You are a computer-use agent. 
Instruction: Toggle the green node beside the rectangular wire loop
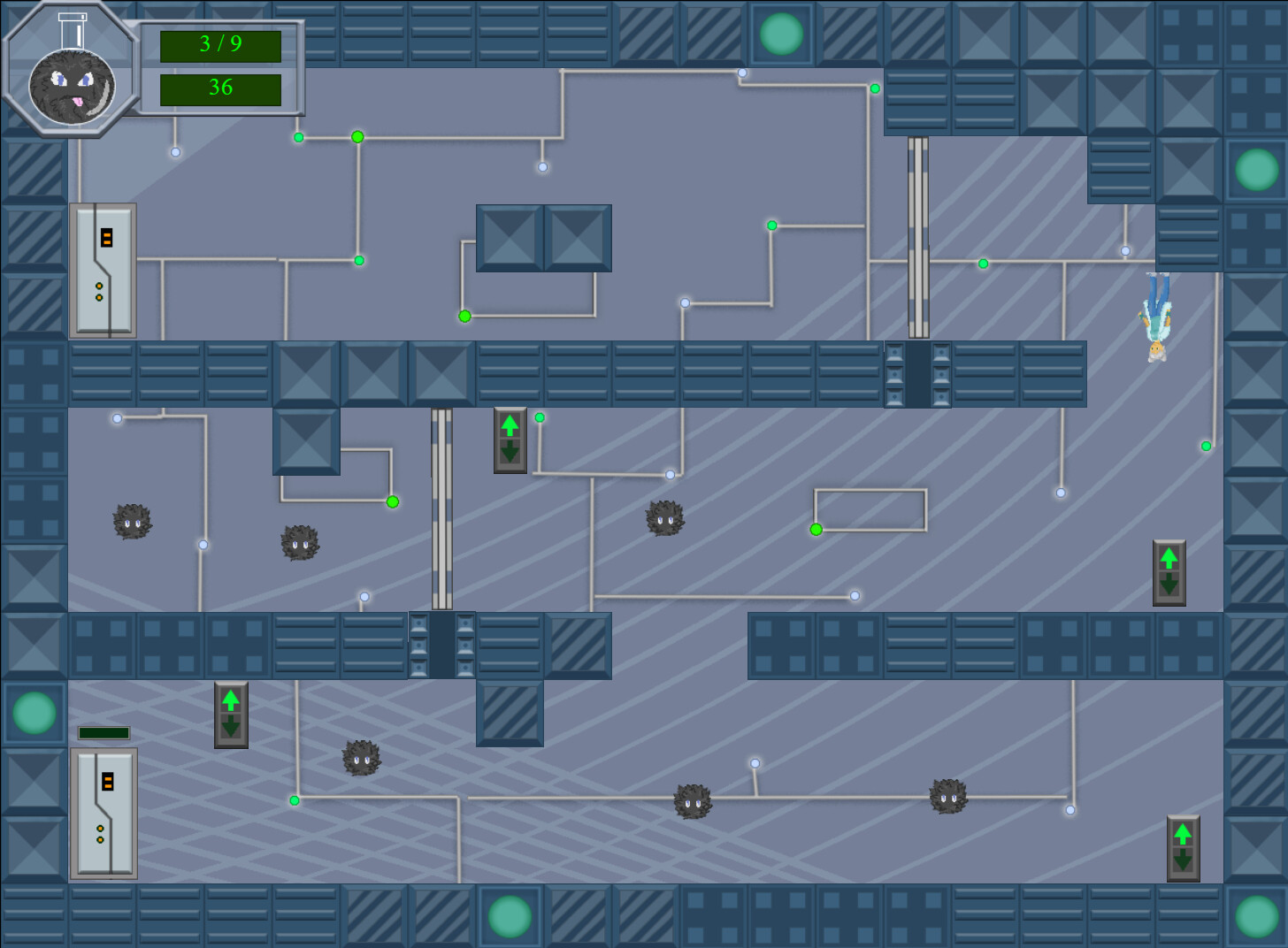(815, 529)
